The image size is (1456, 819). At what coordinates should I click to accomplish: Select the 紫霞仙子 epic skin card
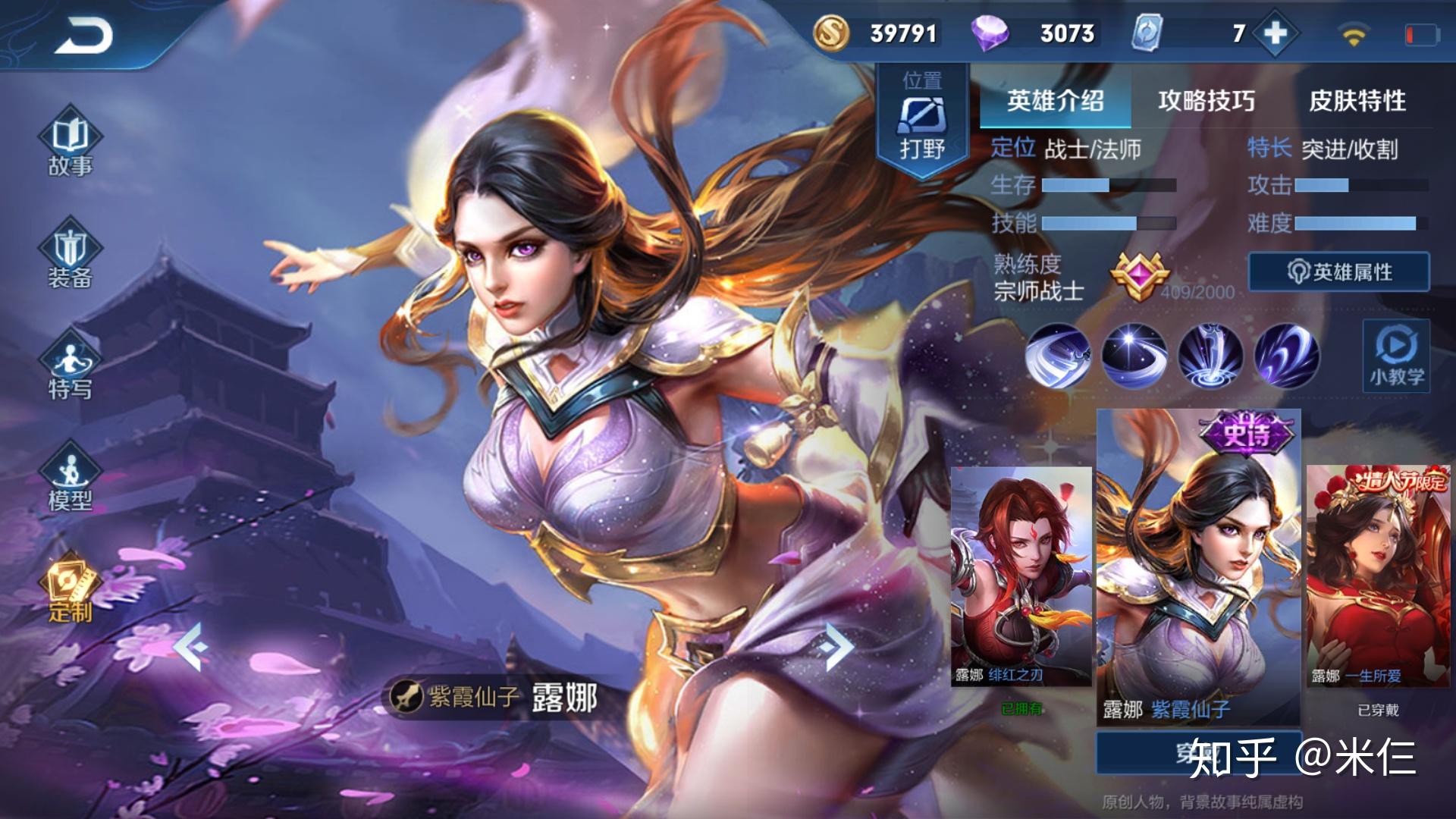point(1198,565)
